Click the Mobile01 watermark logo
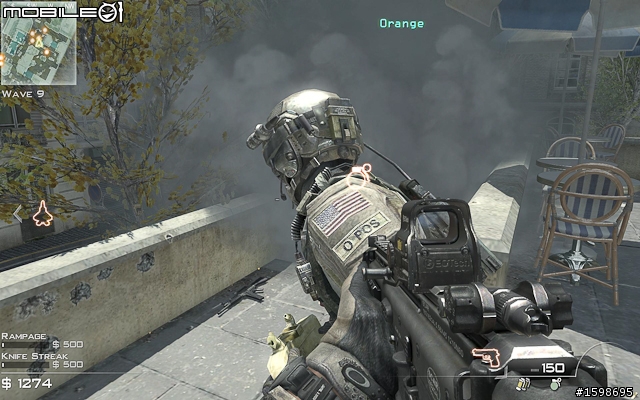 (x=63, y=11)
